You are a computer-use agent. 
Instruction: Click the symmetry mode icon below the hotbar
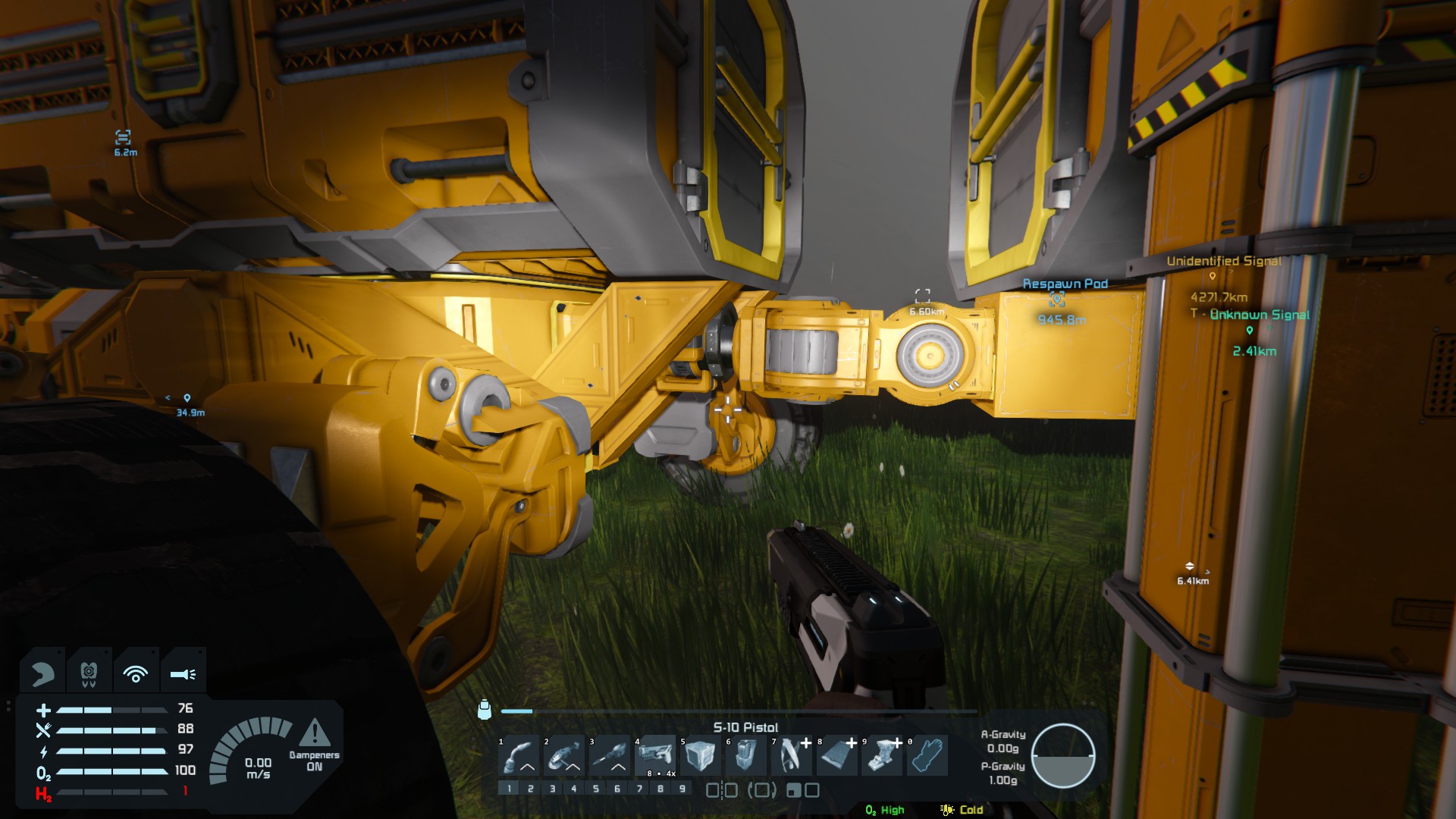721,790
